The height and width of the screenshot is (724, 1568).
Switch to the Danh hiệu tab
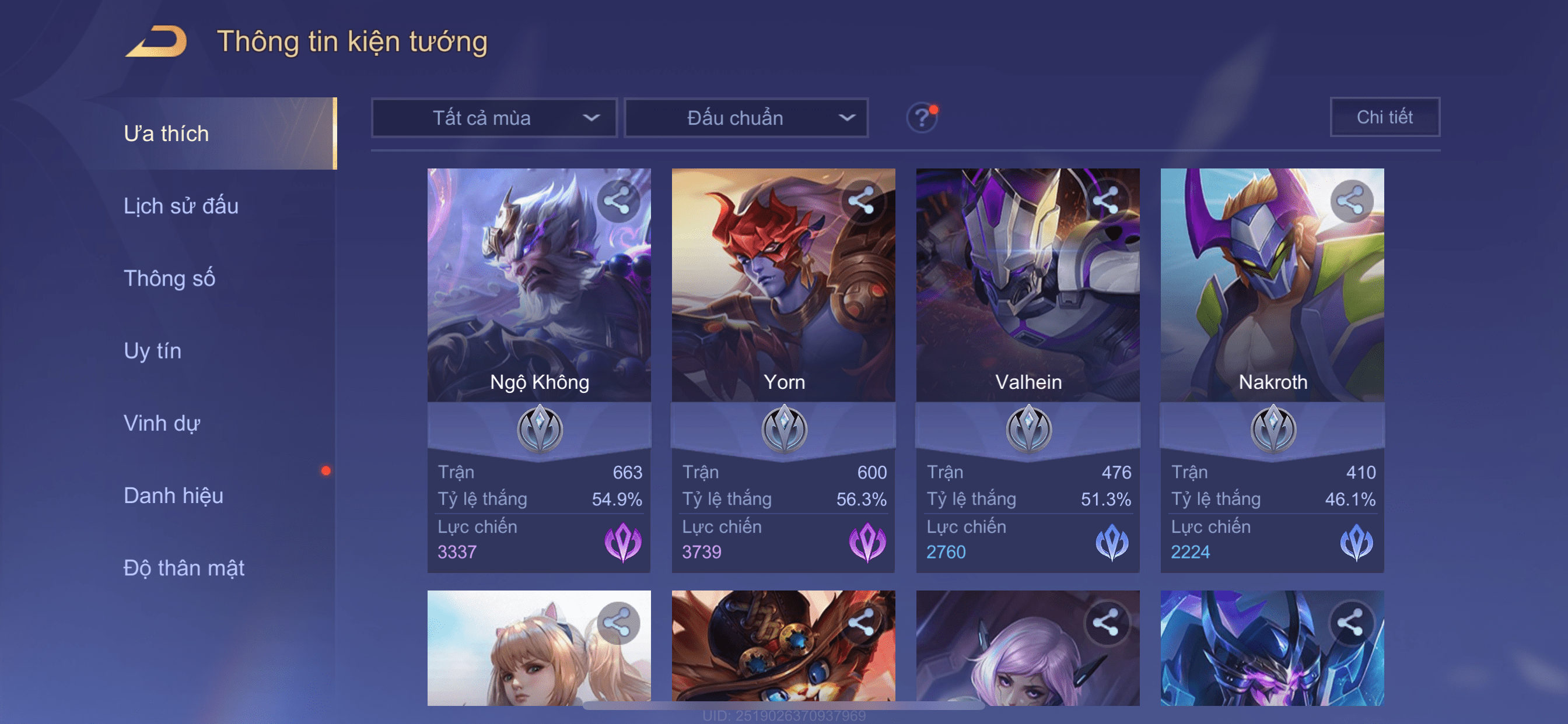click(173, 496)
